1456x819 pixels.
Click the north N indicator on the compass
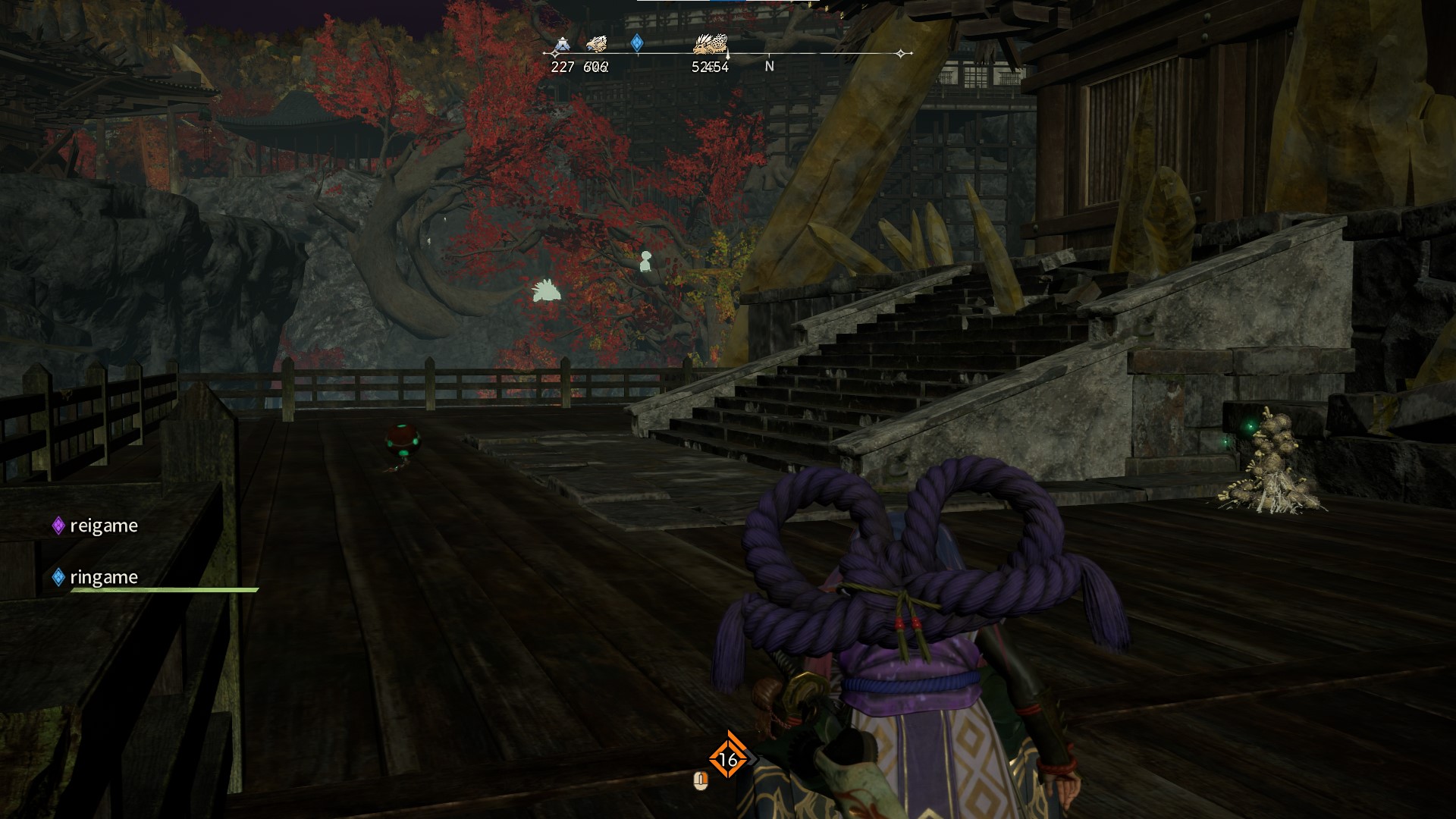(x=769, y=66)
